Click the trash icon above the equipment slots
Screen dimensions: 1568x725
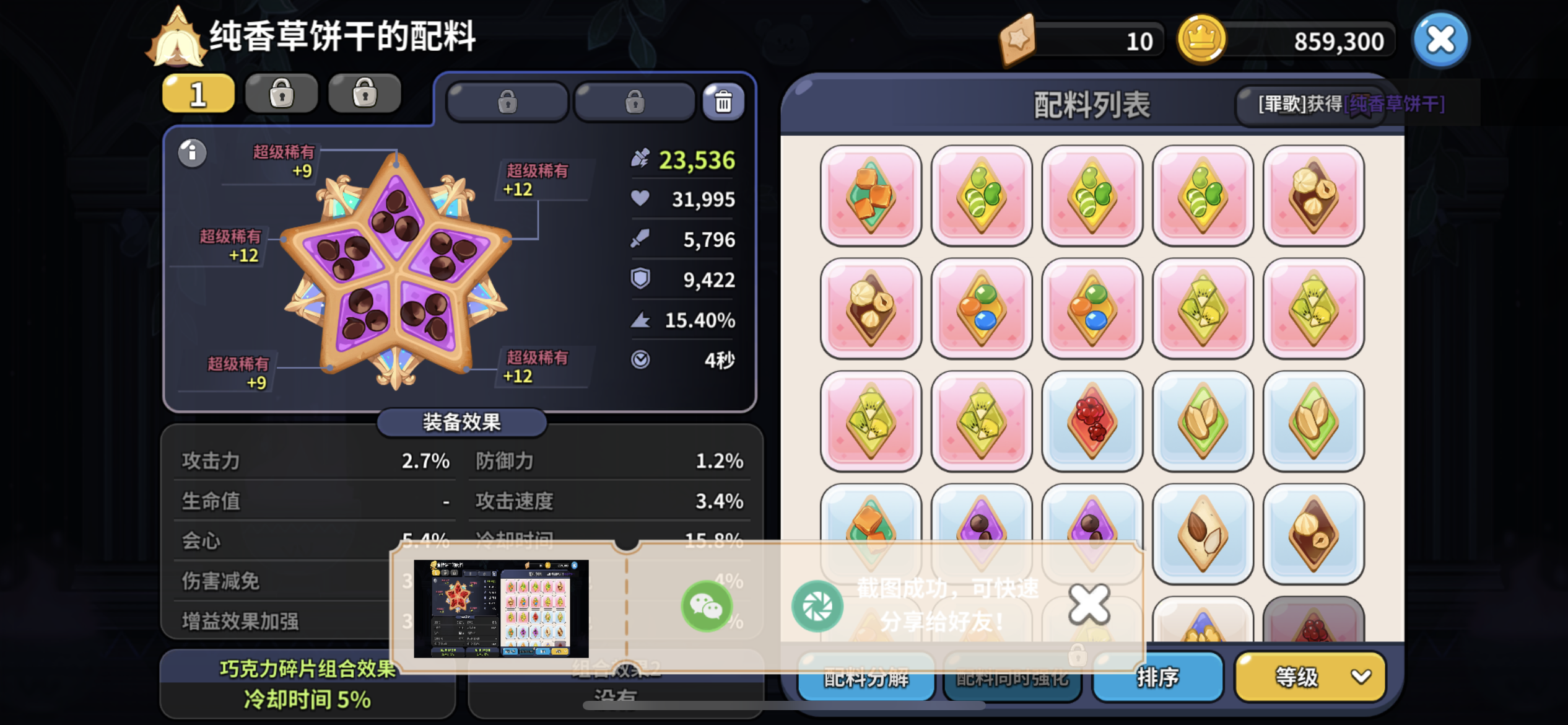click(723, 102)
